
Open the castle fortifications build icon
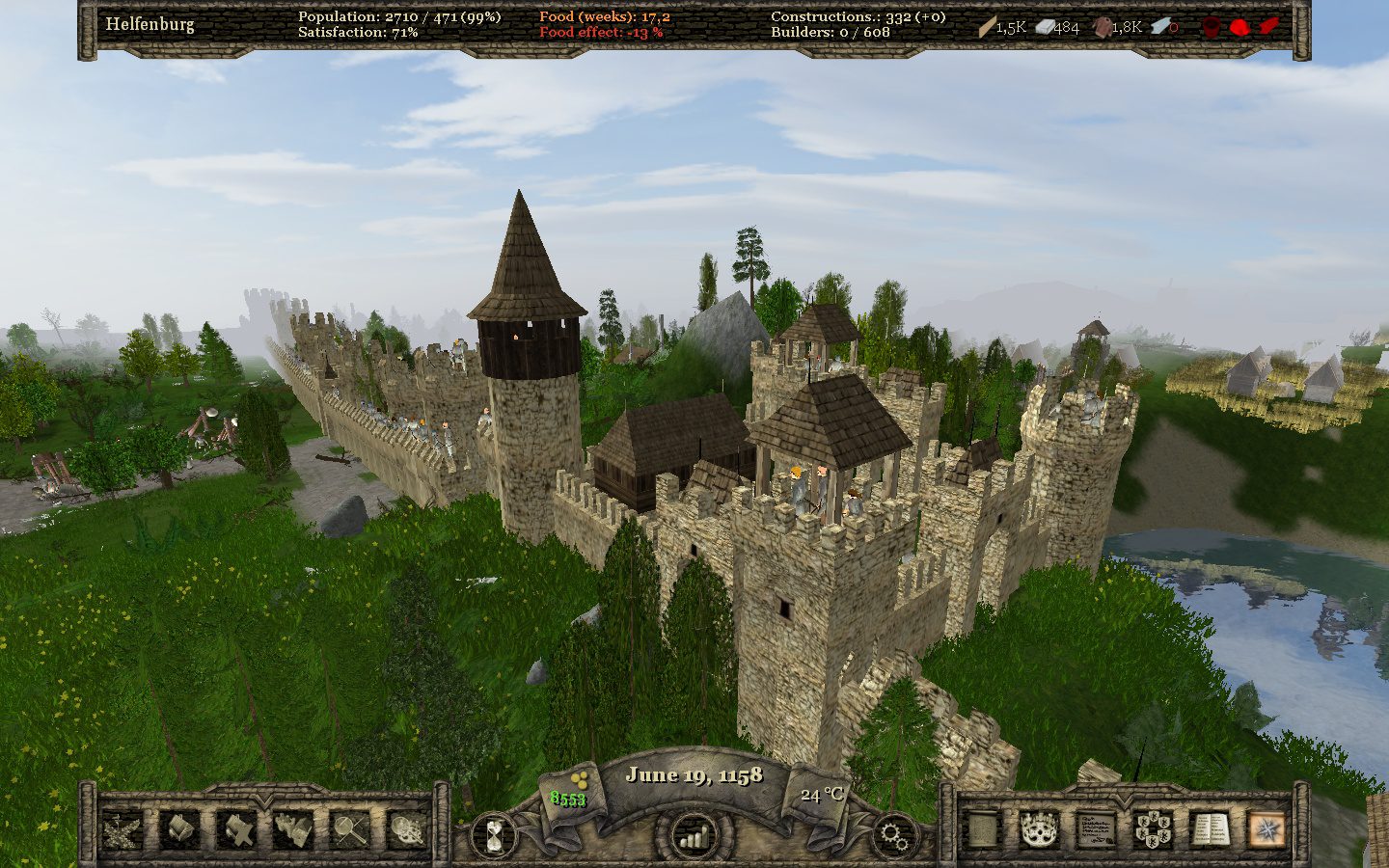coord(293,828)
